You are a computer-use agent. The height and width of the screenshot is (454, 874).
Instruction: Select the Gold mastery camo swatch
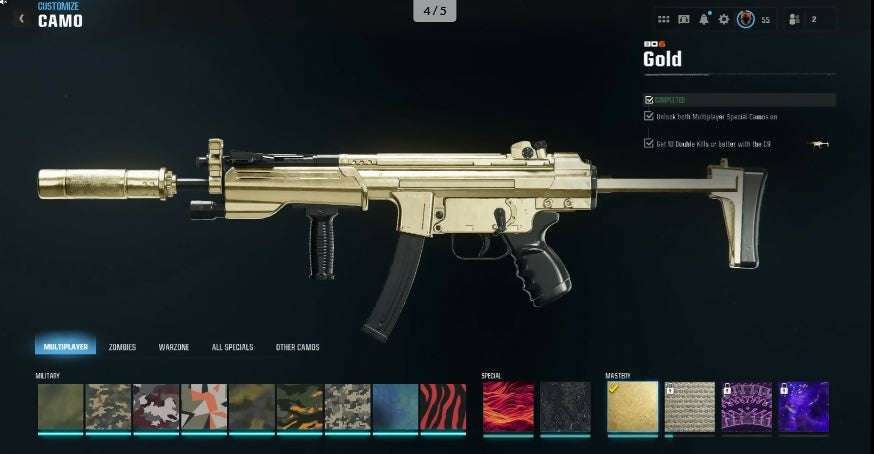coord(632,407)
